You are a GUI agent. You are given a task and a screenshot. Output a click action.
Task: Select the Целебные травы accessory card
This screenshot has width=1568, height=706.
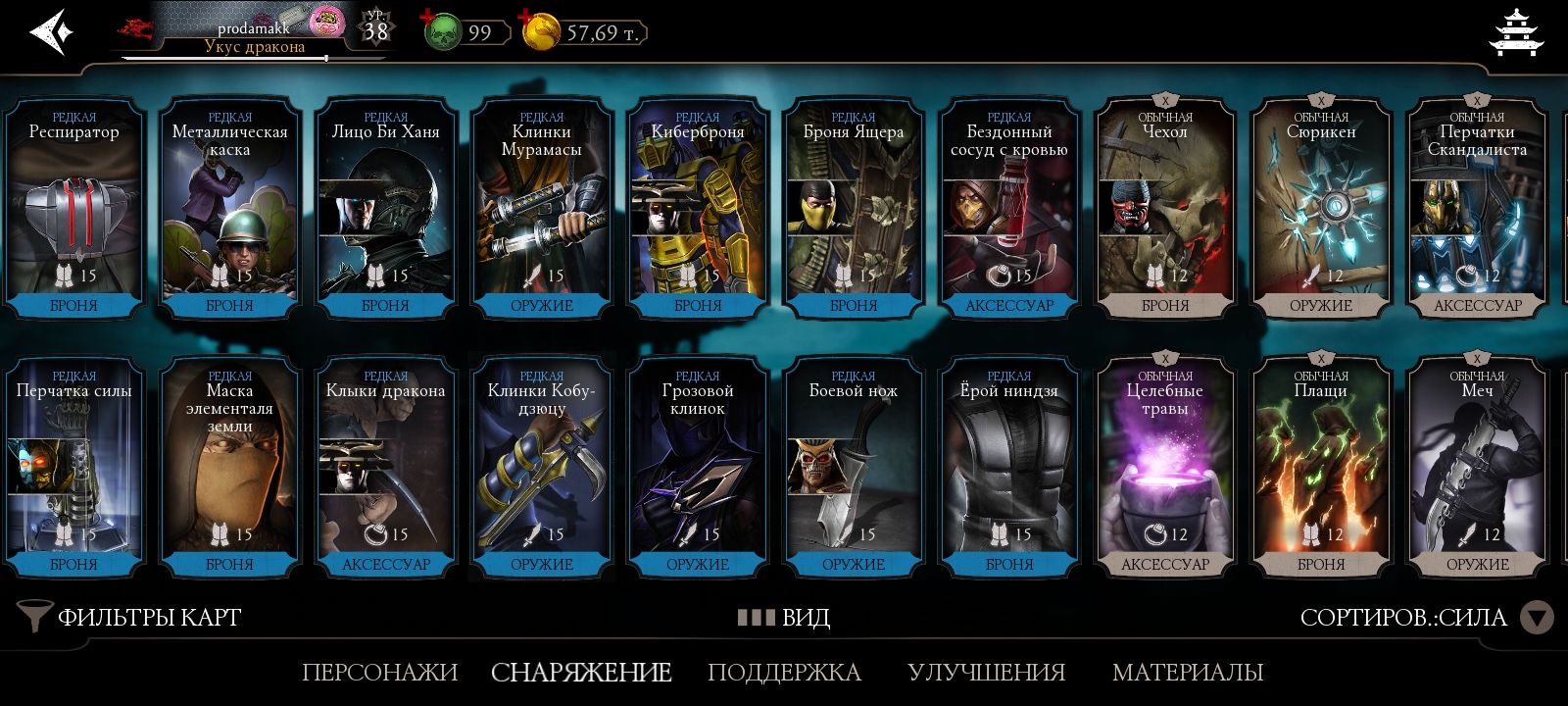[x=1165, y=467]
